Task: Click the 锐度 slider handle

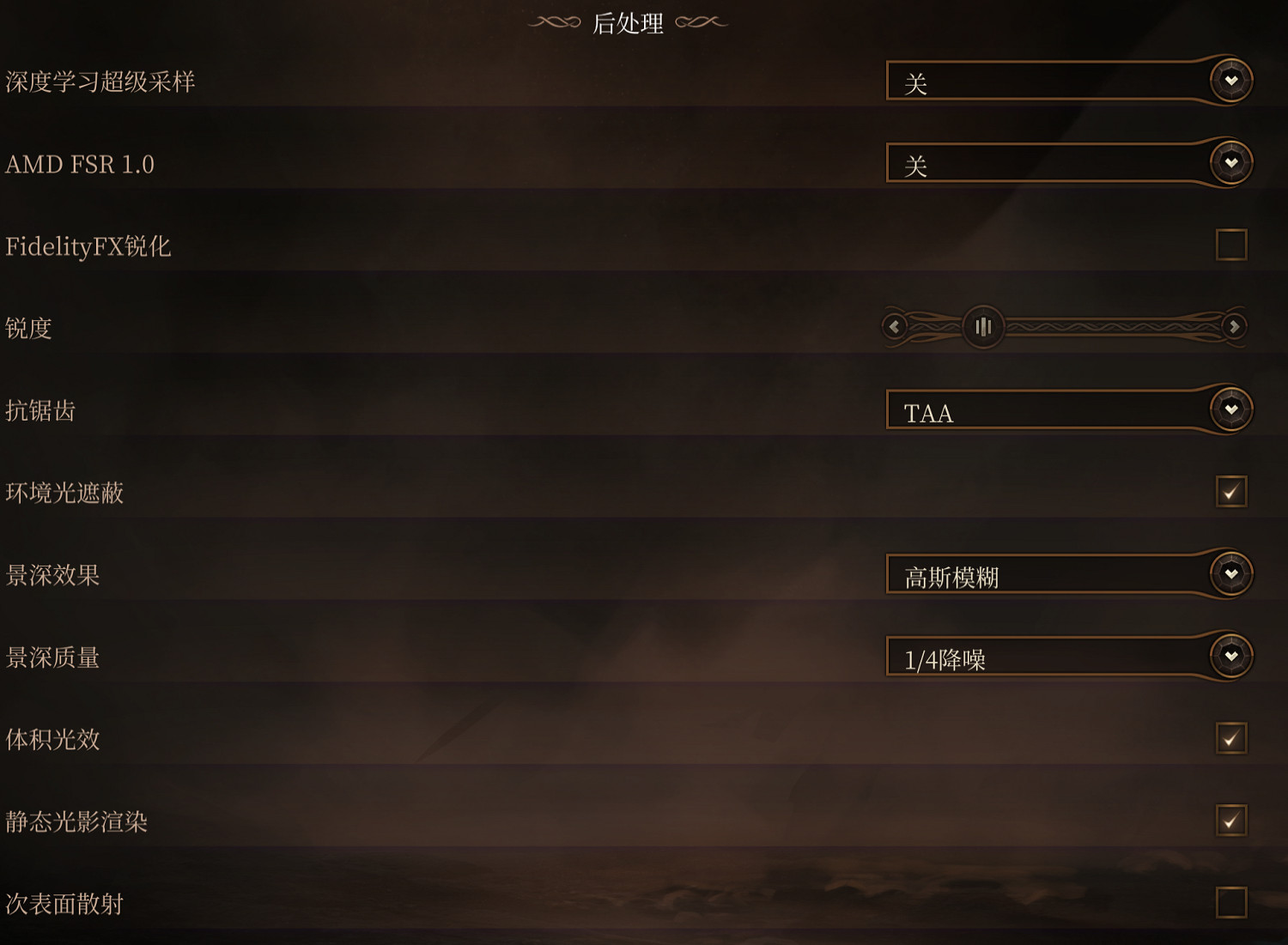Action: coord(984,327)
